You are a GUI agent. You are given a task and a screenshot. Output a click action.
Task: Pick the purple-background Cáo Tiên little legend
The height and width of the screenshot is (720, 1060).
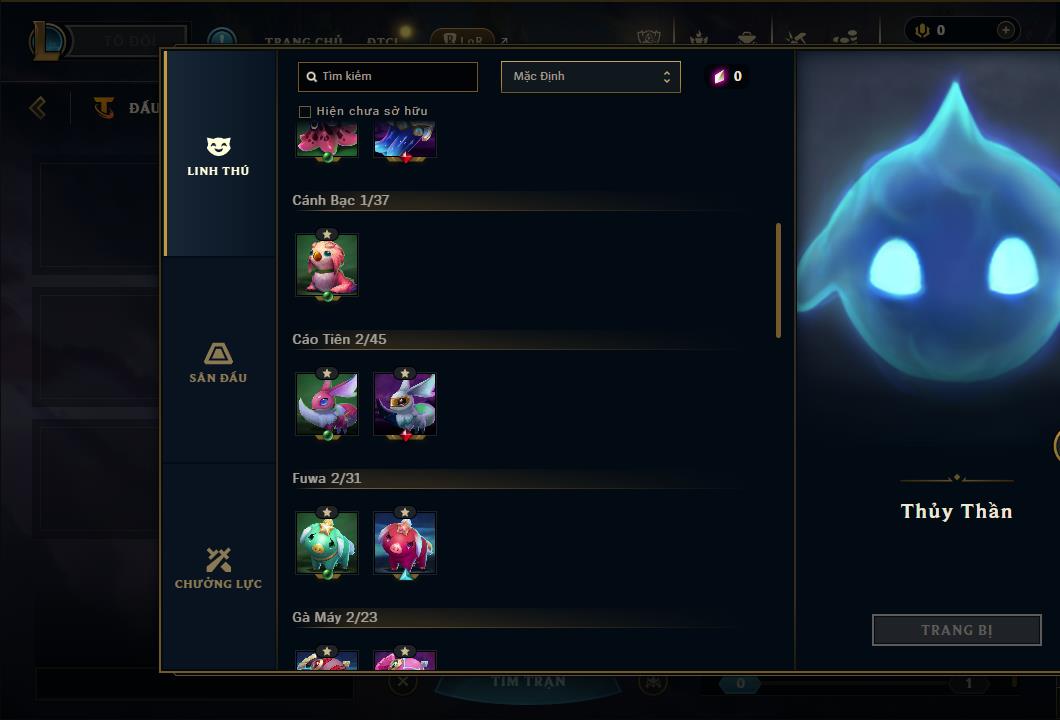click(x=405, y=404)
